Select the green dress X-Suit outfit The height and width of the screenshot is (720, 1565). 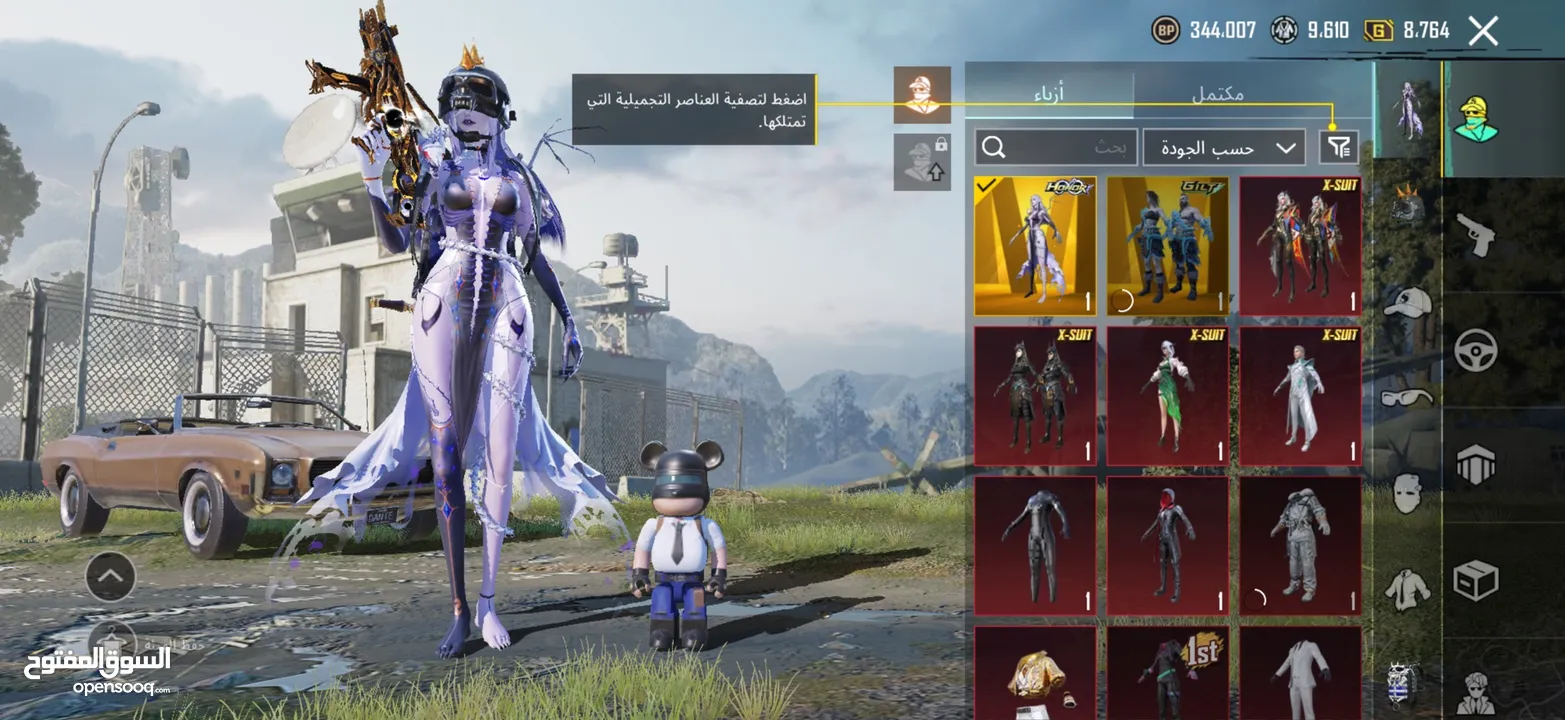point(1167,396)
